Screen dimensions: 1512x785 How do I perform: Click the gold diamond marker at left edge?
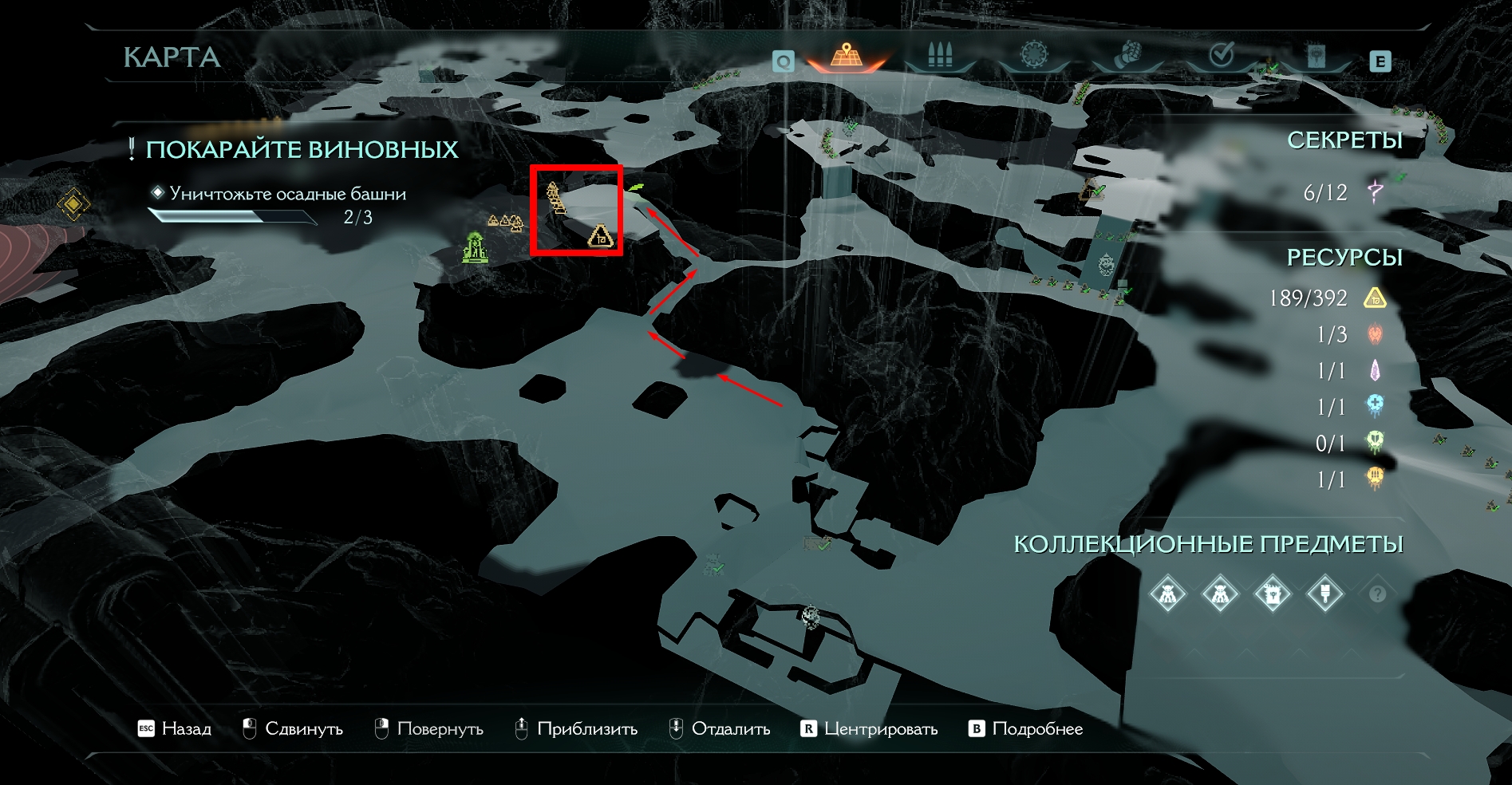coord(73,205)
